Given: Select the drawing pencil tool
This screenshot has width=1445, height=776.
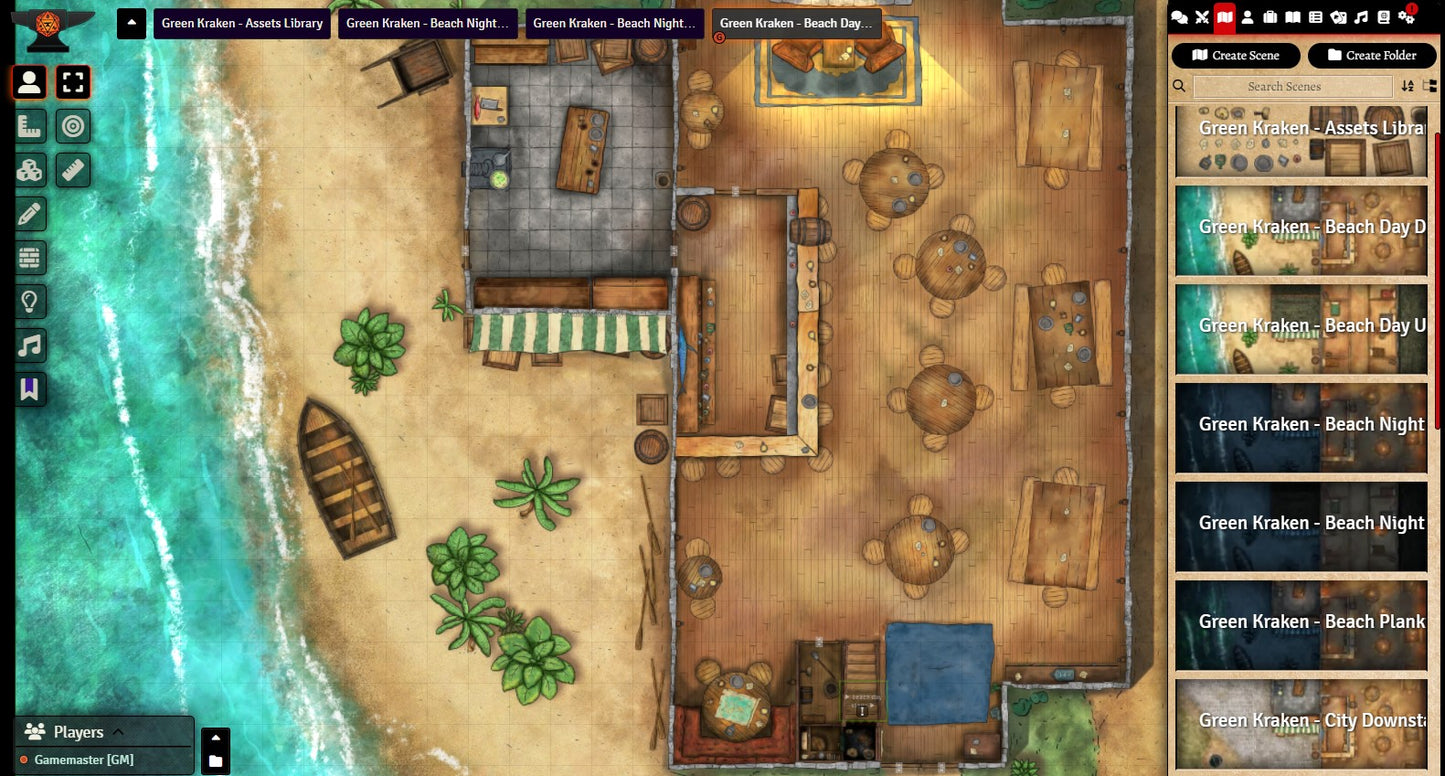Looking at the screenshot, I should click(29, 213).
